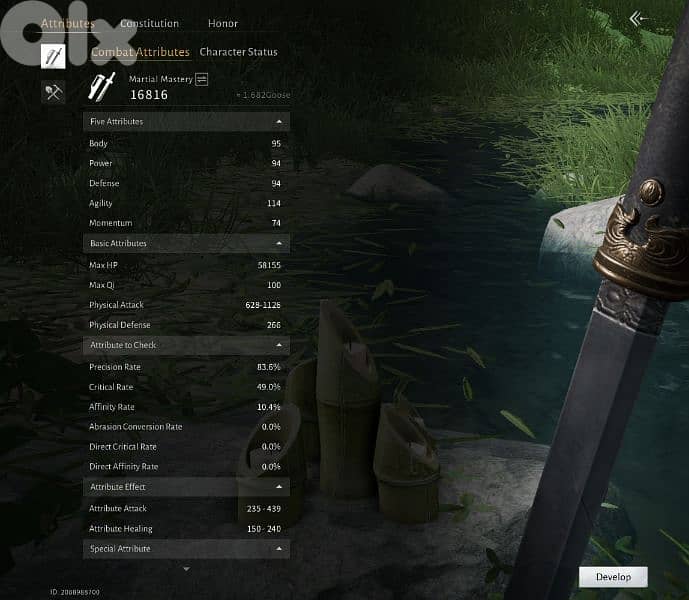This screenshot has height=600, width=689.
Task: Switch to the Attributes tab
Action: click(x=68, y=23)
